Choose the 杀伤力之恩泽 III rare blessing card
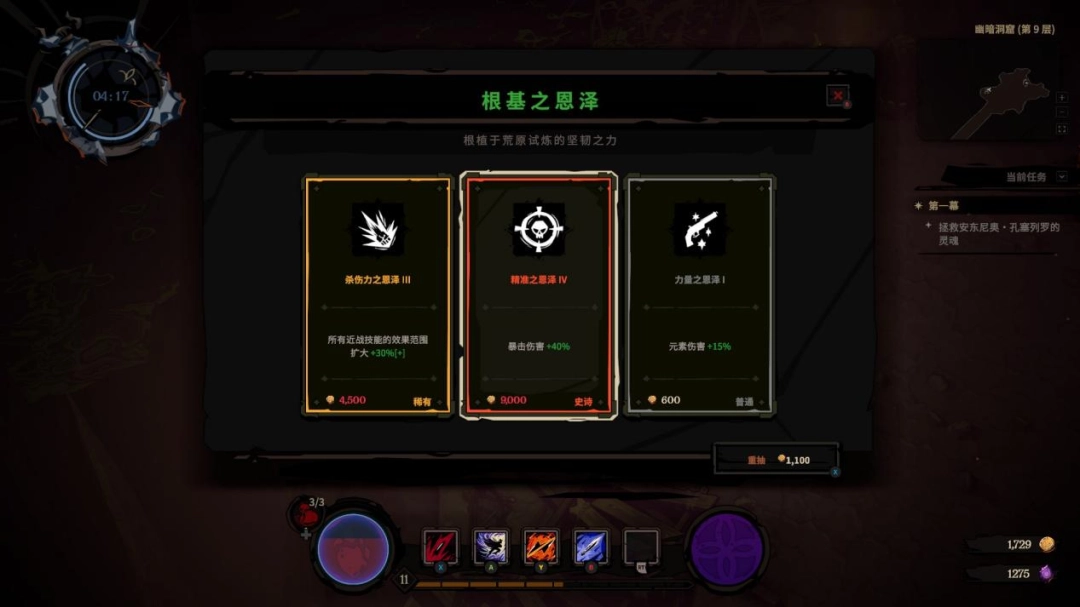 pos(377,296)
